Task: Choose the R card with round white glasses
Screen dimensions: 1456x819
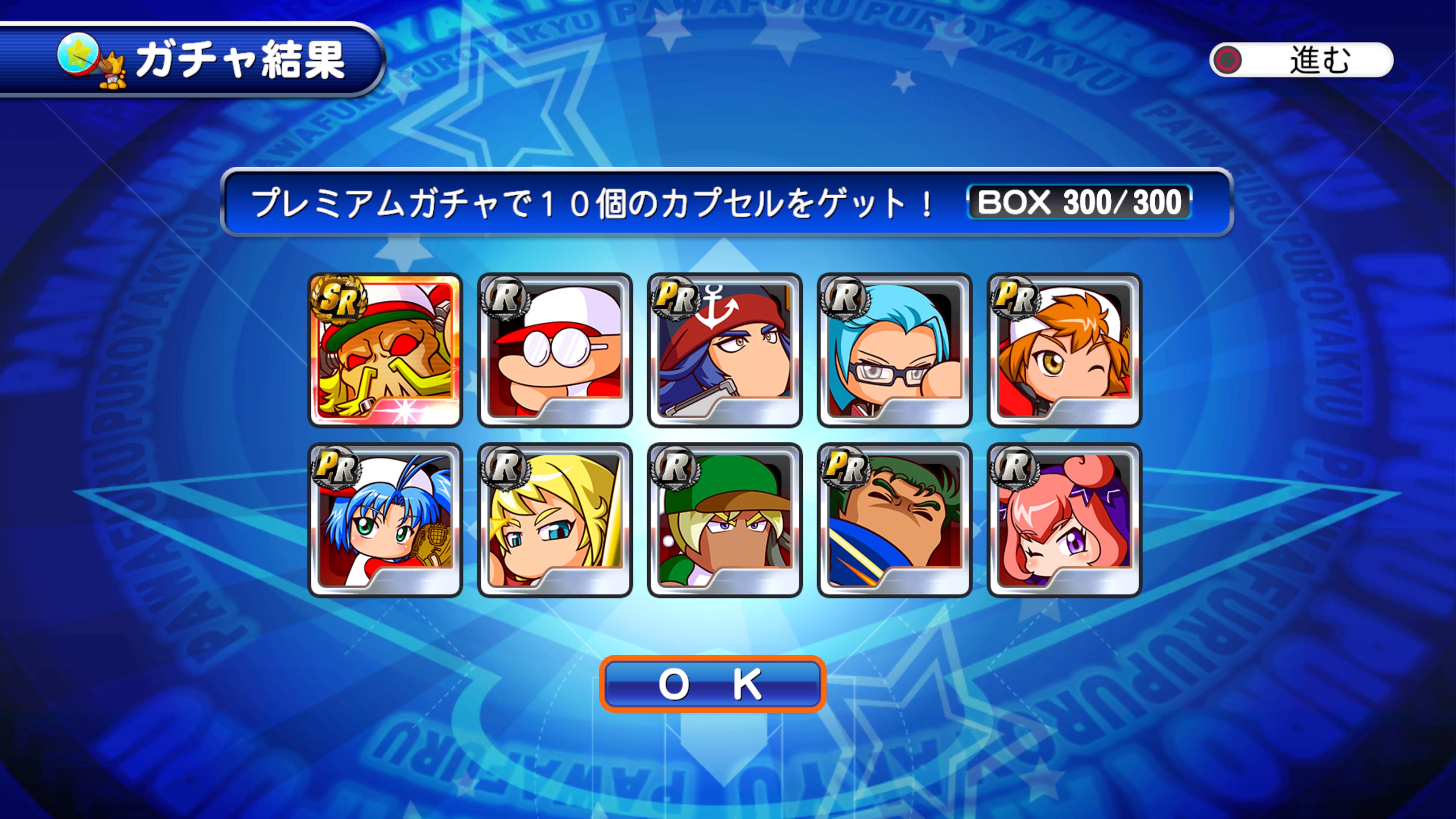Action: (554, 350)
